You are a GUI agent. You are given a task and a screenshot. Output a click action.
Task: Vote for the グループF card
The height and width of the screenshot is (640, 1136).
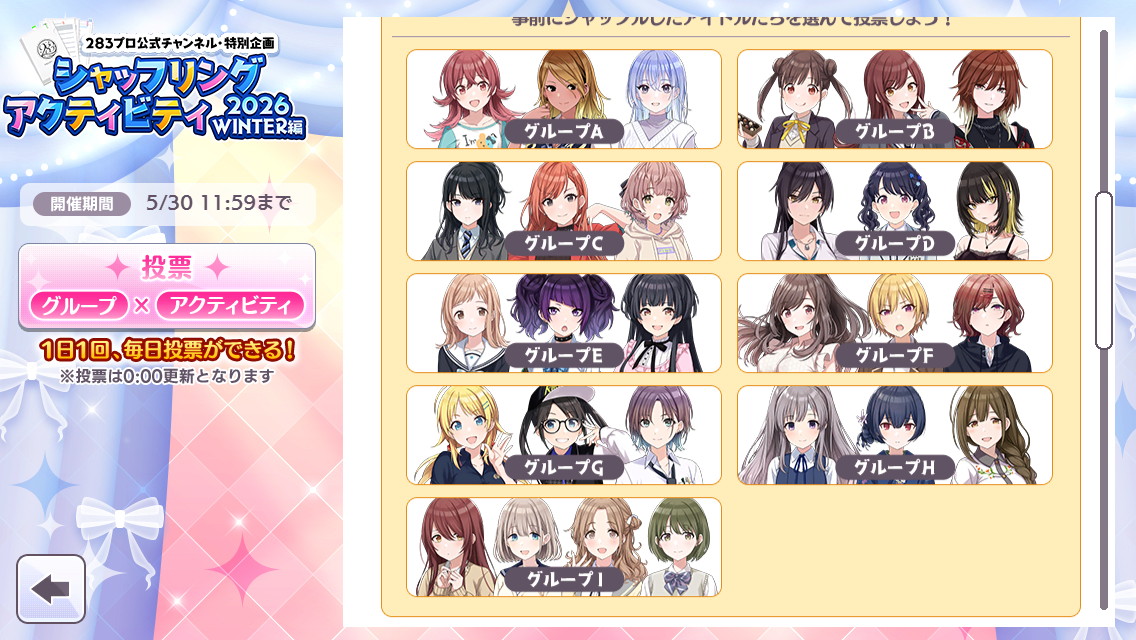pos(894,323)
